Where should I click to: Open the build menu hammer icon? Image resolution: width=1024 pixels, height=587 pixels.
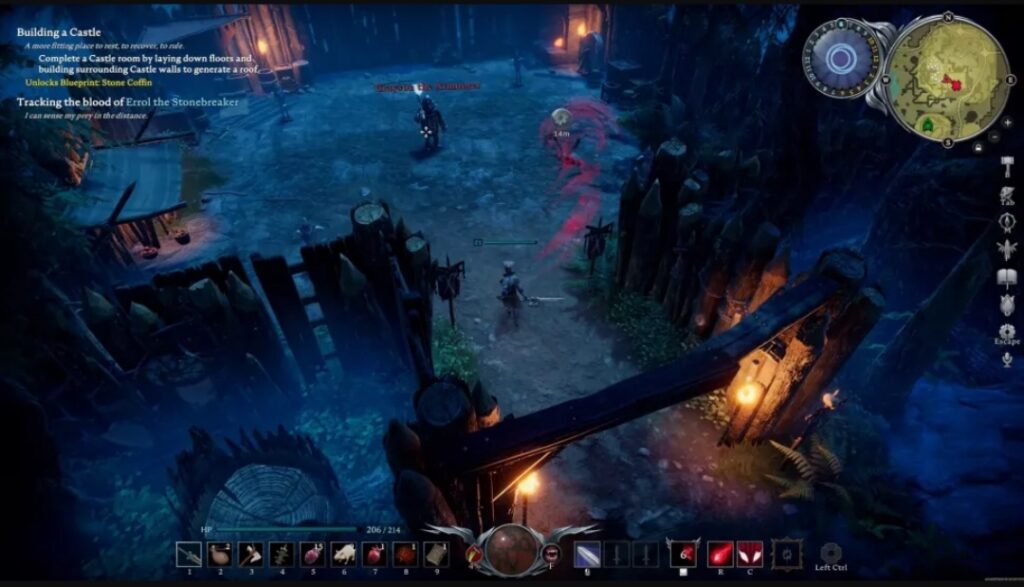[1007, 167]
